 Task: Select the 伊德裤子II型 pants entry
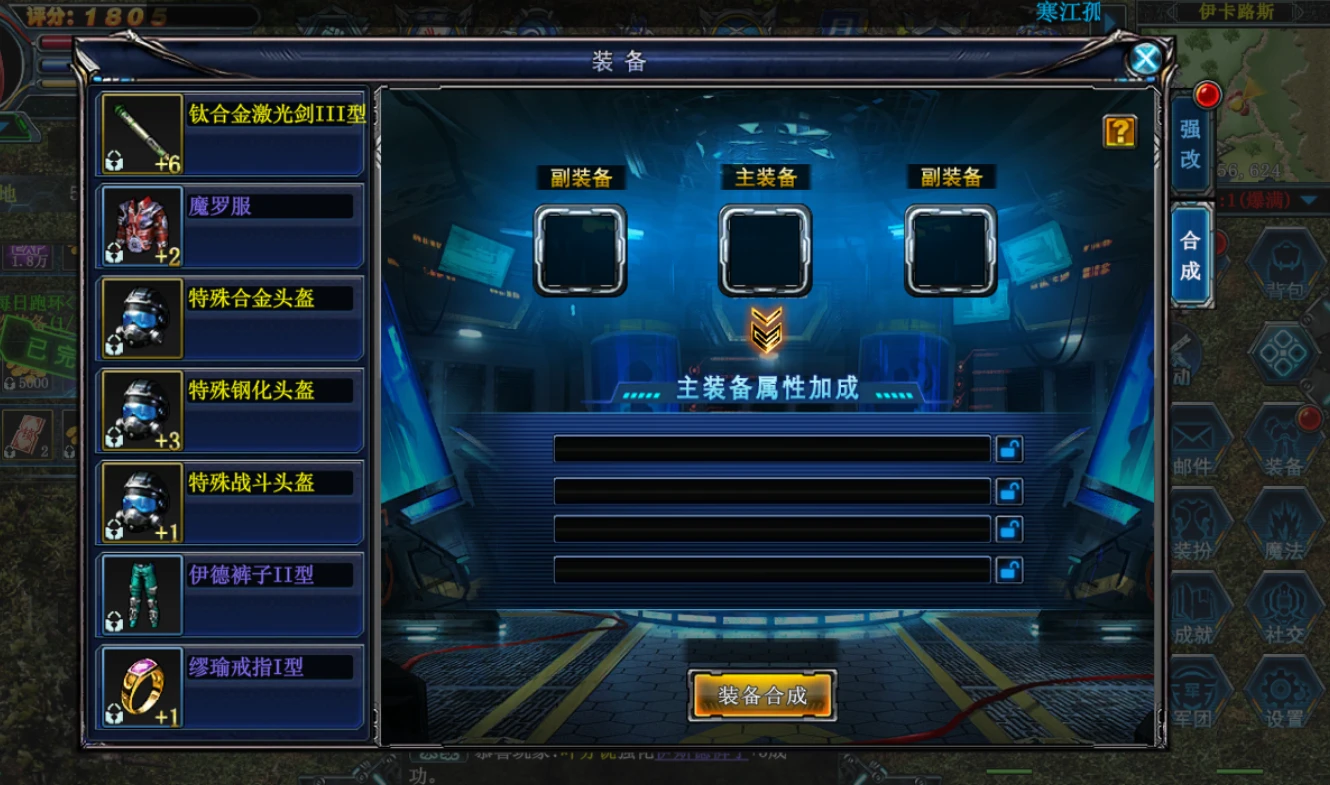pos(232,594)
